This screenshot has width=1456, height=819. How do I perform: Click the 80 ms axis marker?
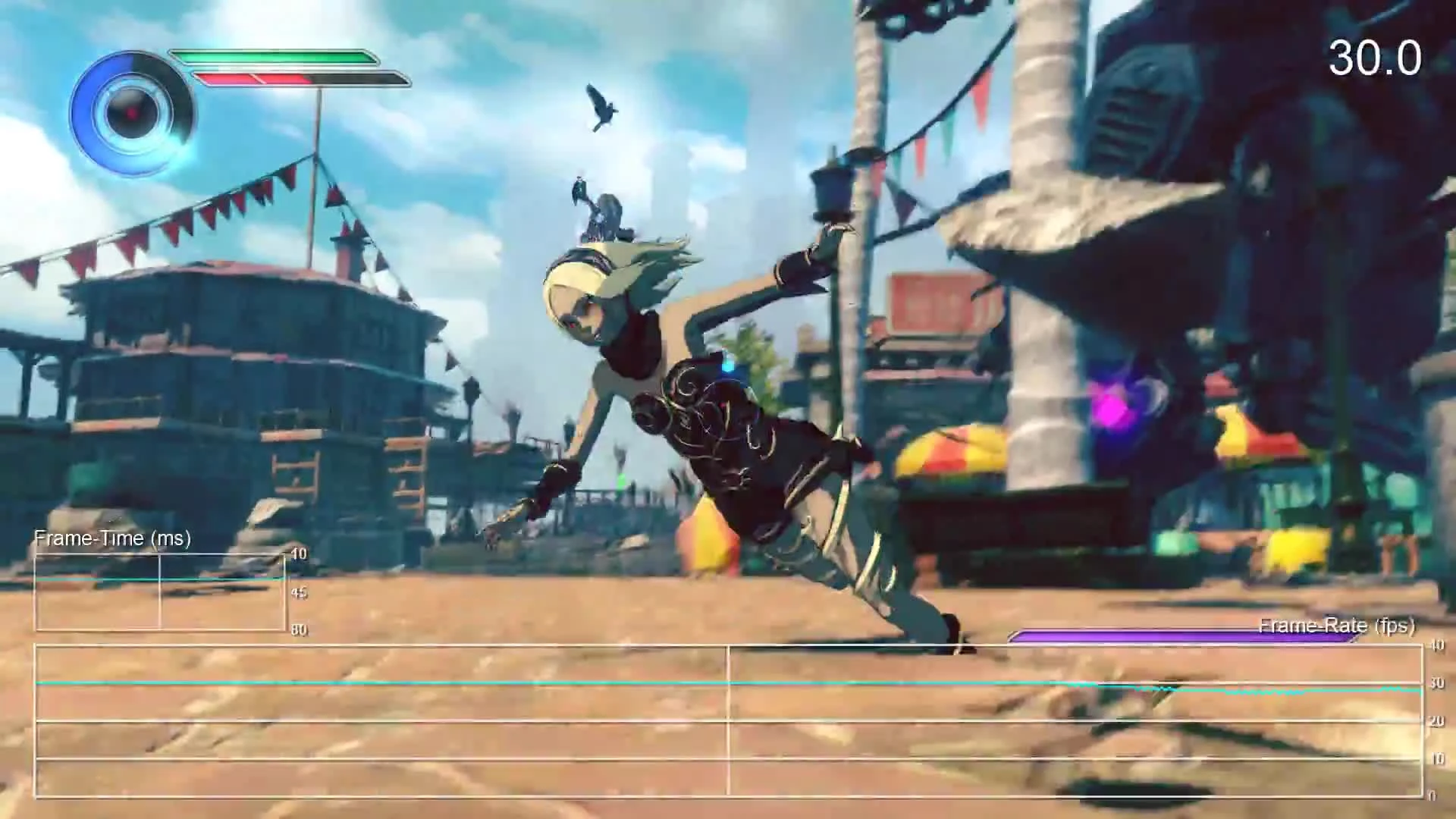point(299,629)
